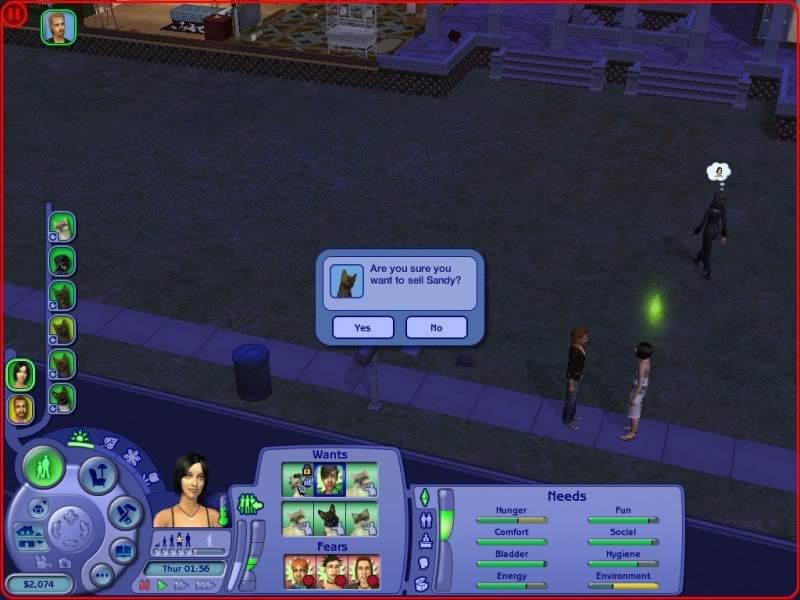800x600 pixels.
Task: Activate Live mode button
Action: [x=42, y=466]
